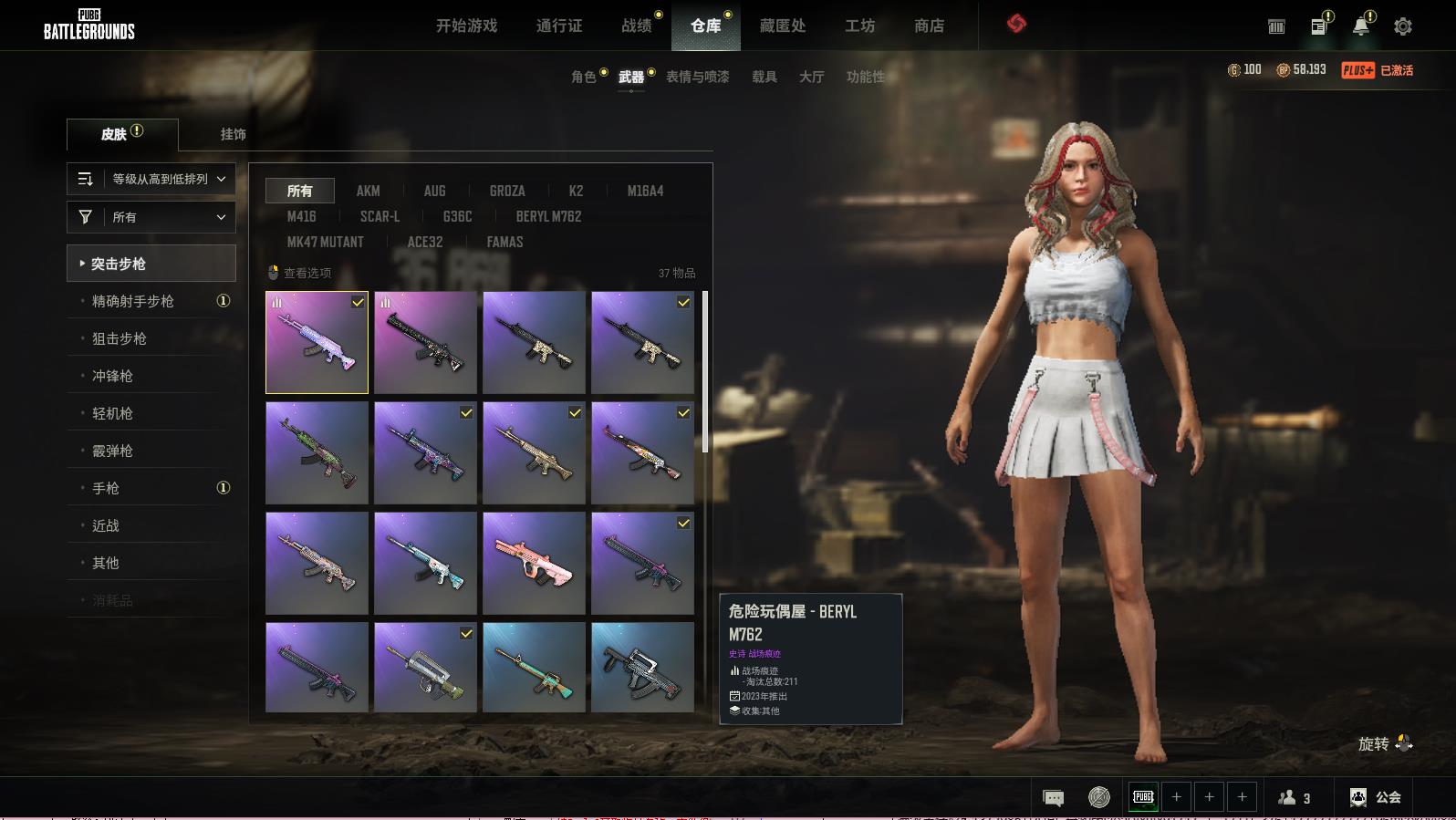Open the 工坊 workshop page
The width and height of the screenshot is (1456, 820).
pos(859,26)
